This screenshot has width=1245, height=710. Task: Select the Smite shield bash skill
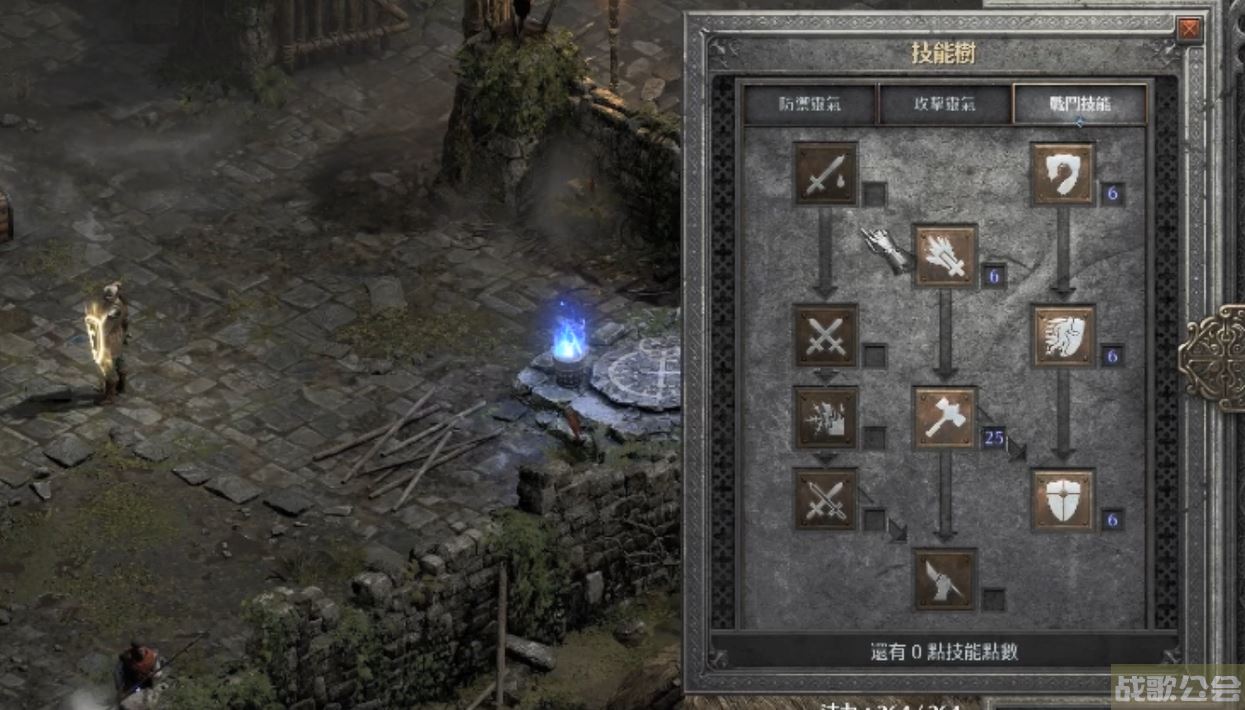tap(1063, 174)
